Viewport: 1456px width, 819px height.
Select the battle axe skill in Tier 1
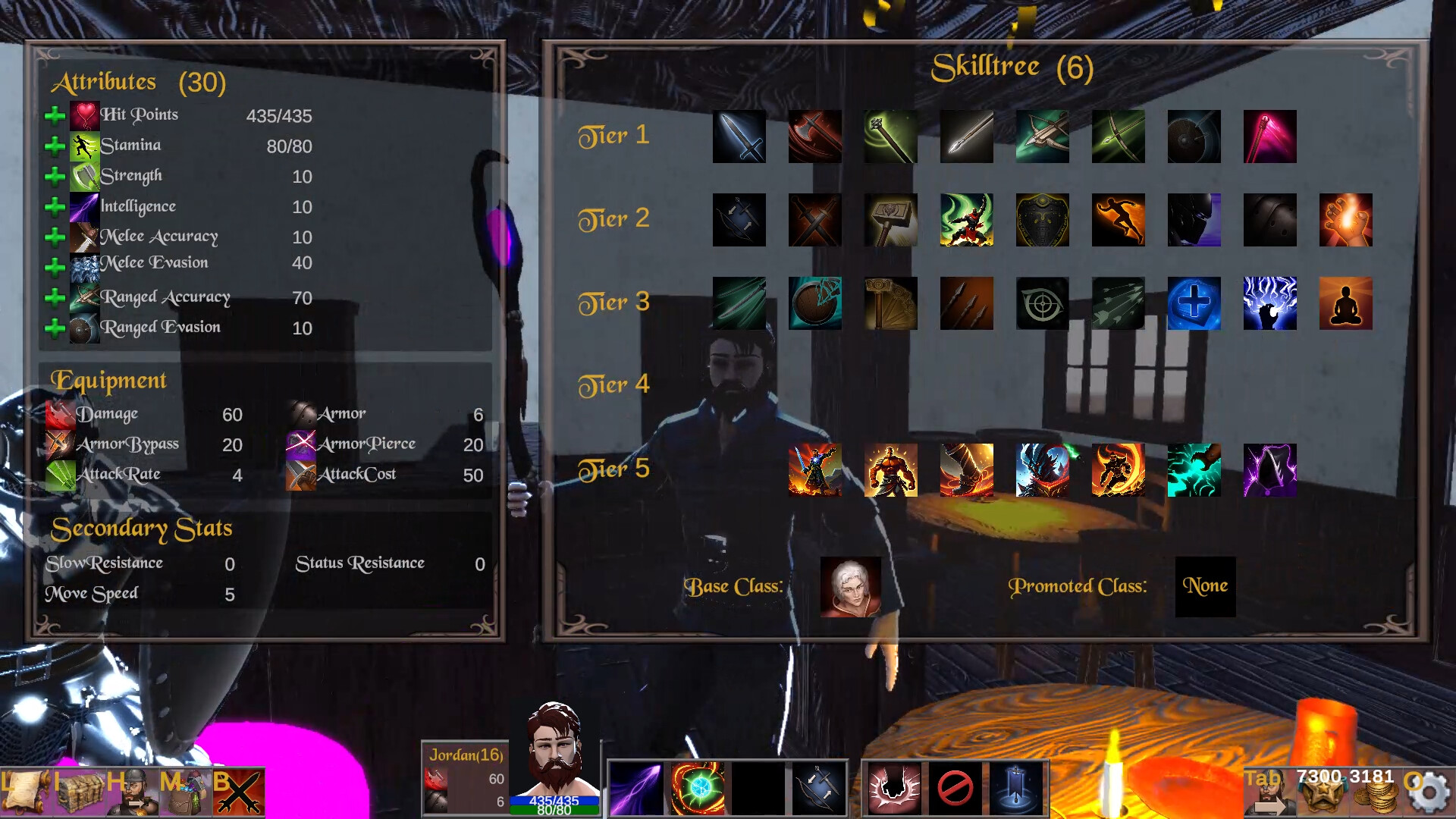(815, 137)
